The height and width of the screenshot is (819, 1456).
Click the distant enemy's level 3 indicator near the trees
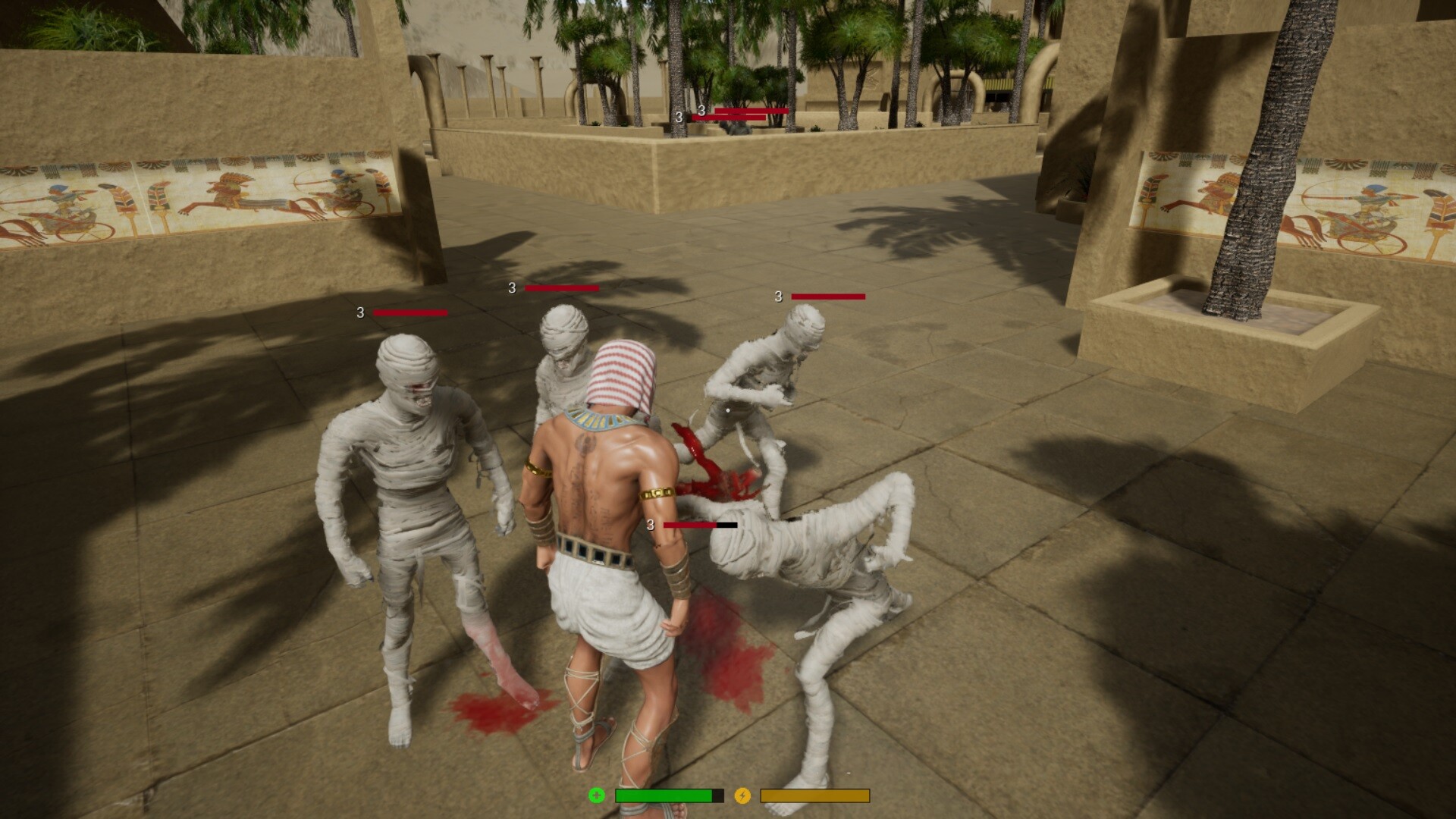click(677, 118)
